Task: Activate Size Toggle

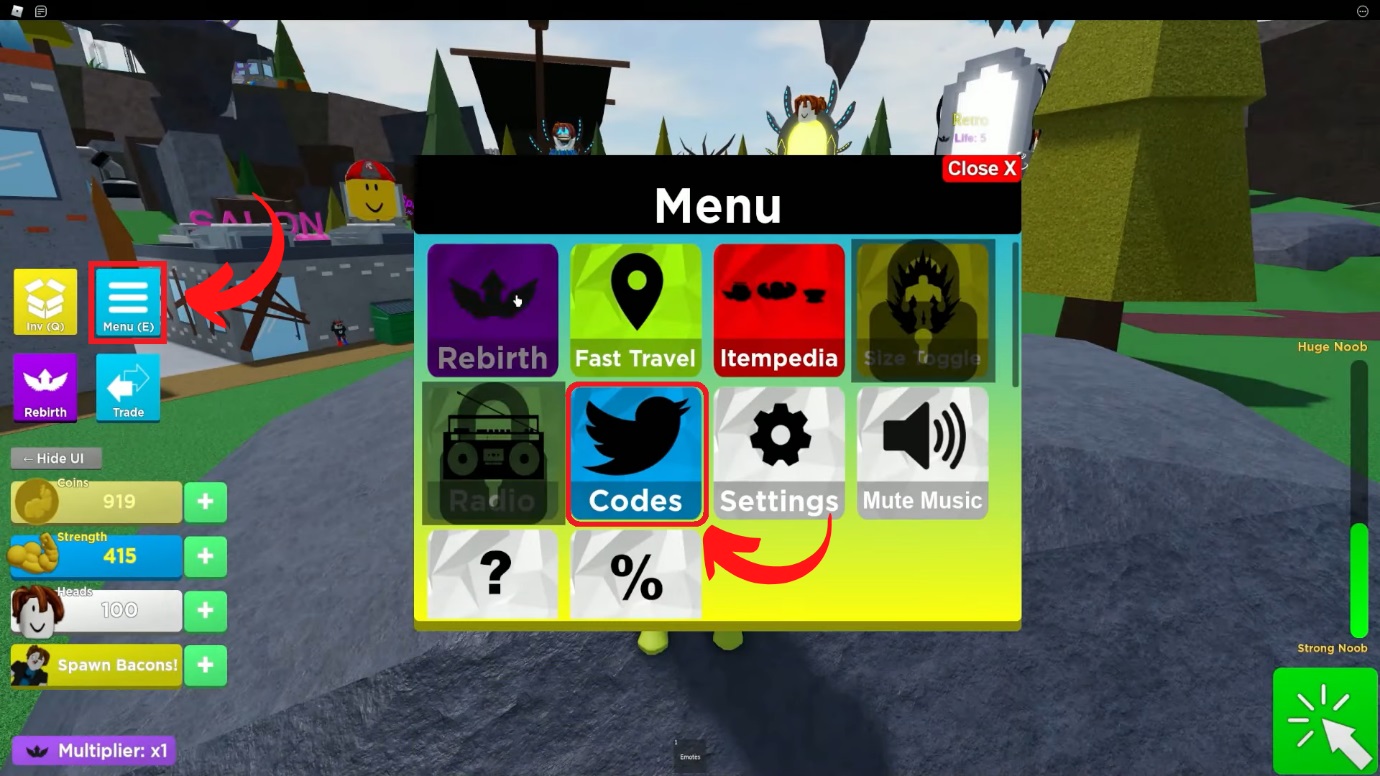Action: [x=921, y=309]
